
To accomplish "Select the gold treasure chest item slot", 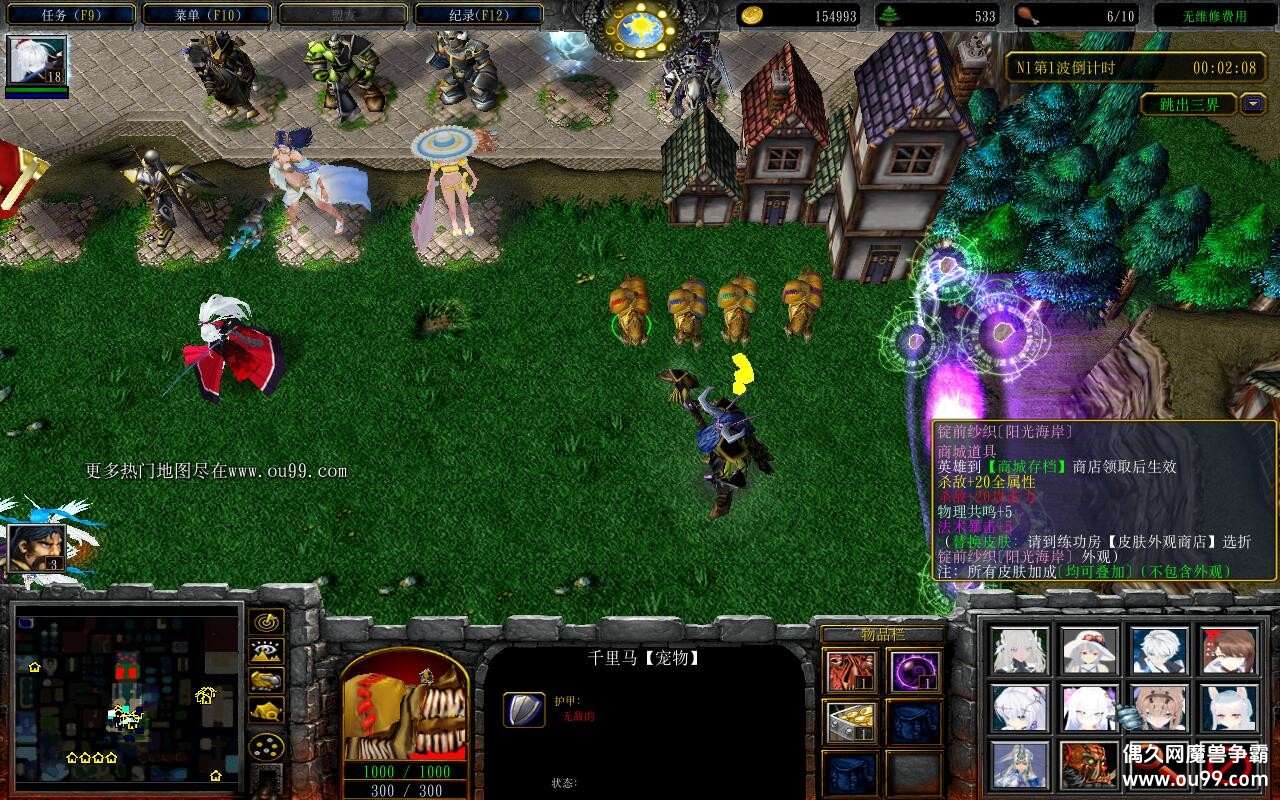I will click(851, 722).
